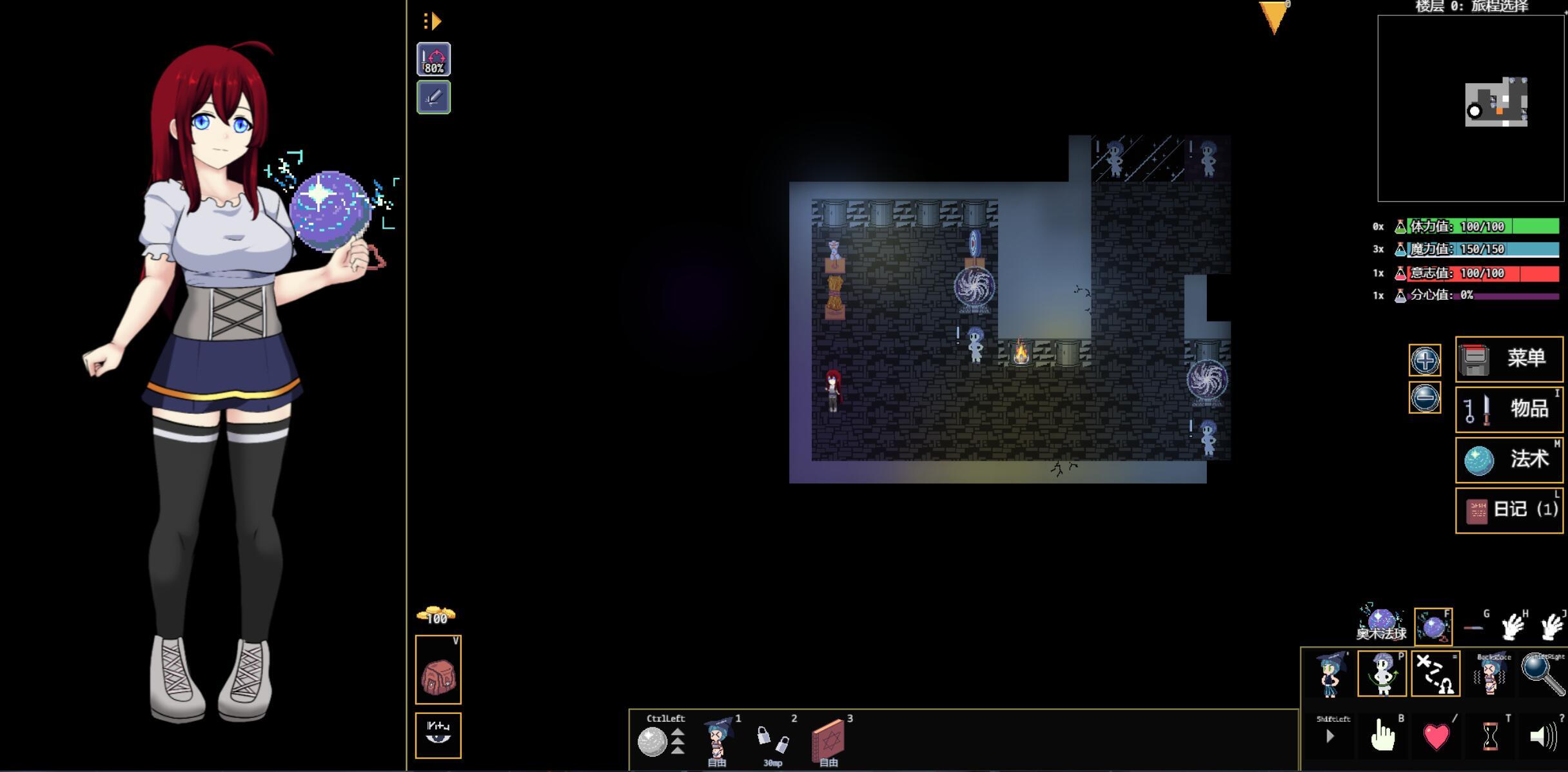
Task: Cast the padlock spell costing 30mp
Action: (x=772, y=738)
